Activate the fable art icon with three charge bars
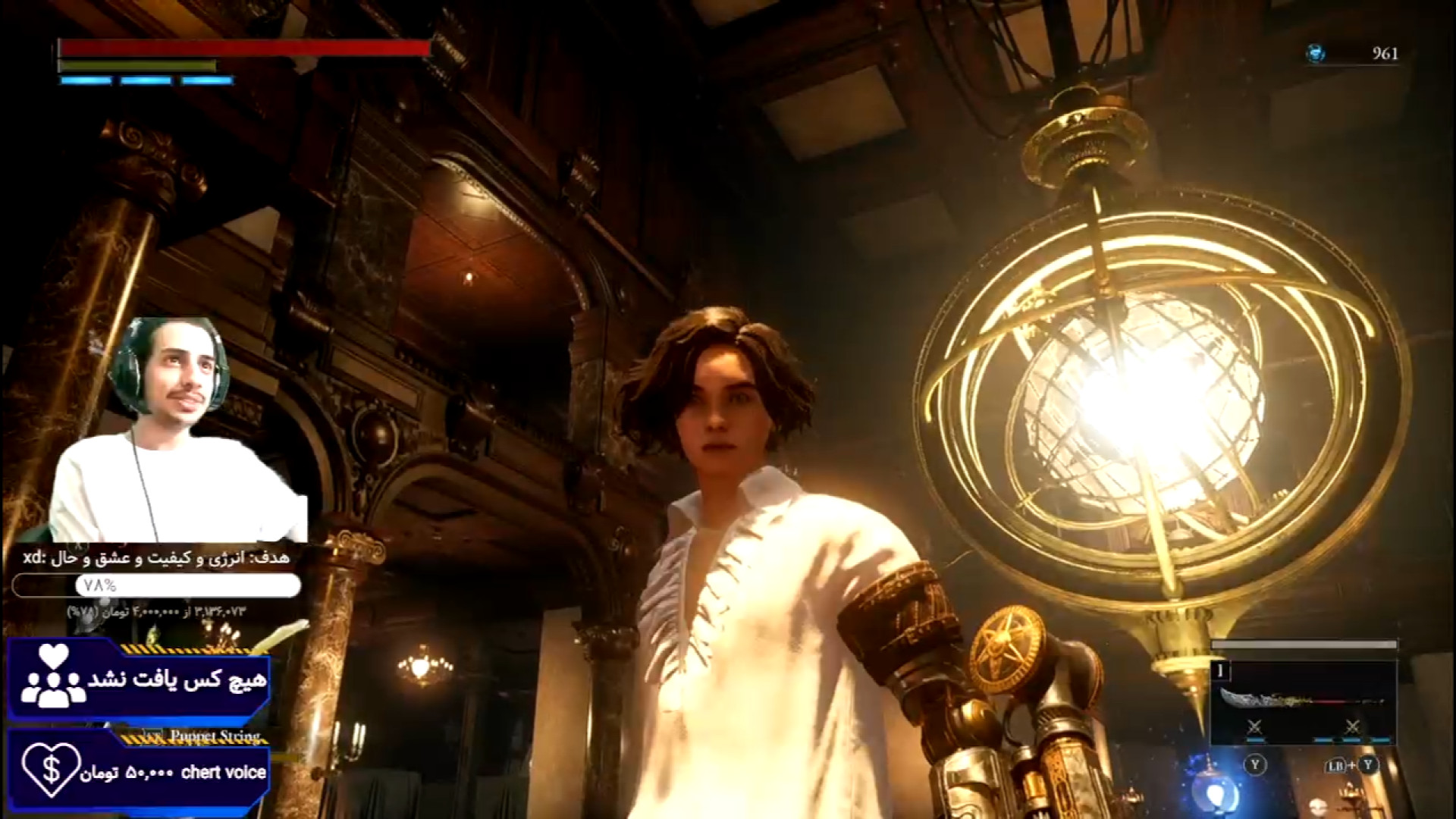This screenshot has width=1456, height=819. (x=1352, y=728)
